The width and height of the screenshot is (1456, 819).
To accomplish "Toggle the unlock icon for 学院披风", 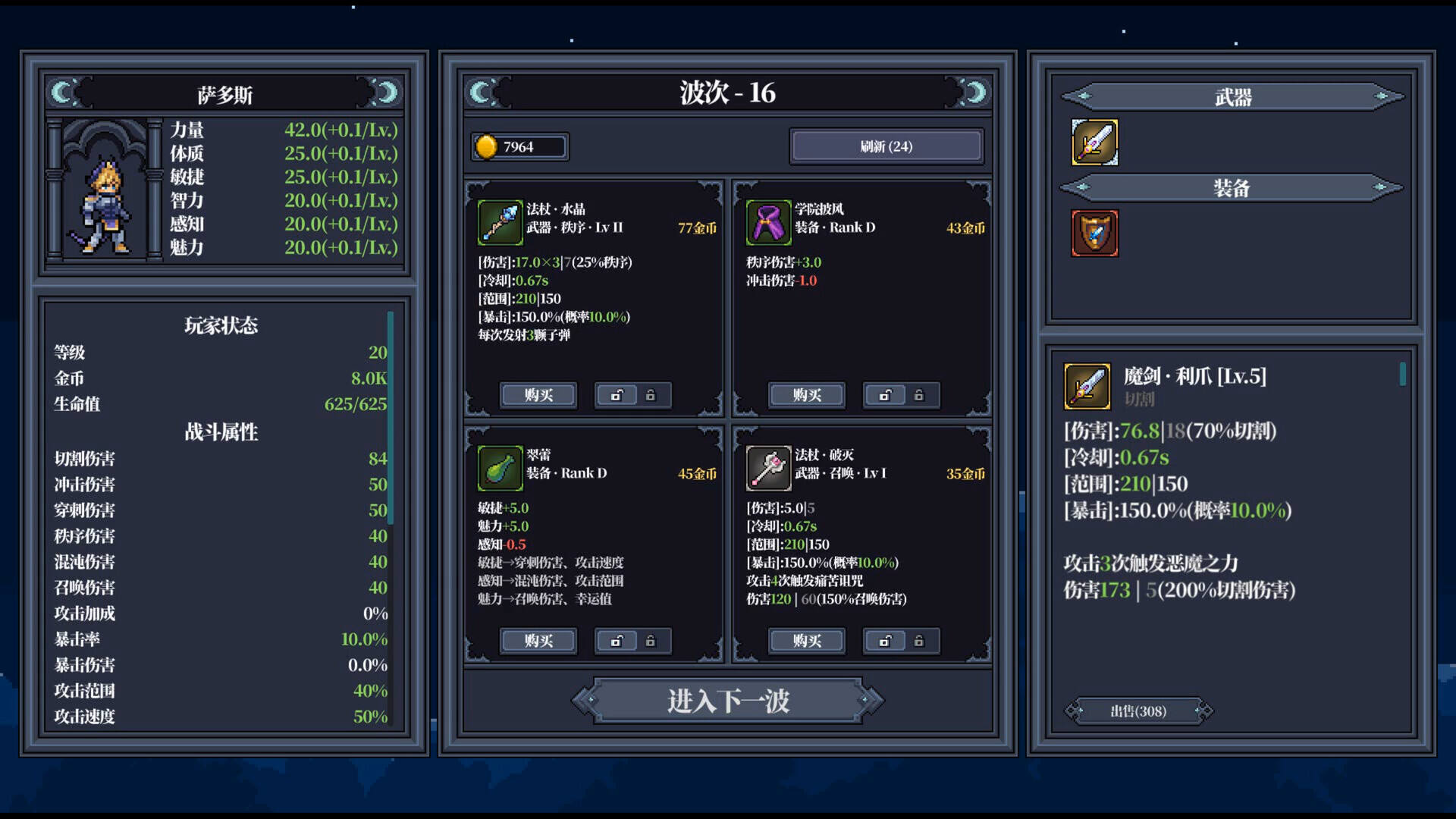I will 884,395.
